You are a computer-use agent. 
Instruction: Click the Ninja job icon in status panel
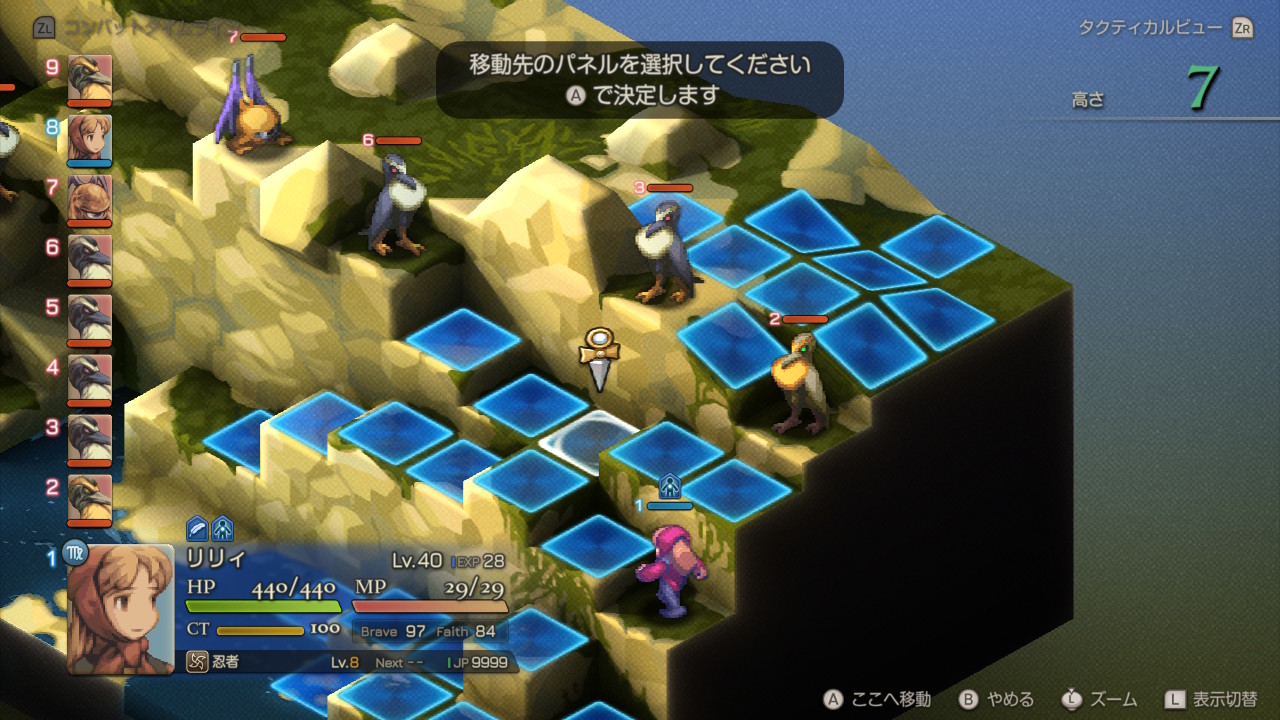(x=197, y=662)
